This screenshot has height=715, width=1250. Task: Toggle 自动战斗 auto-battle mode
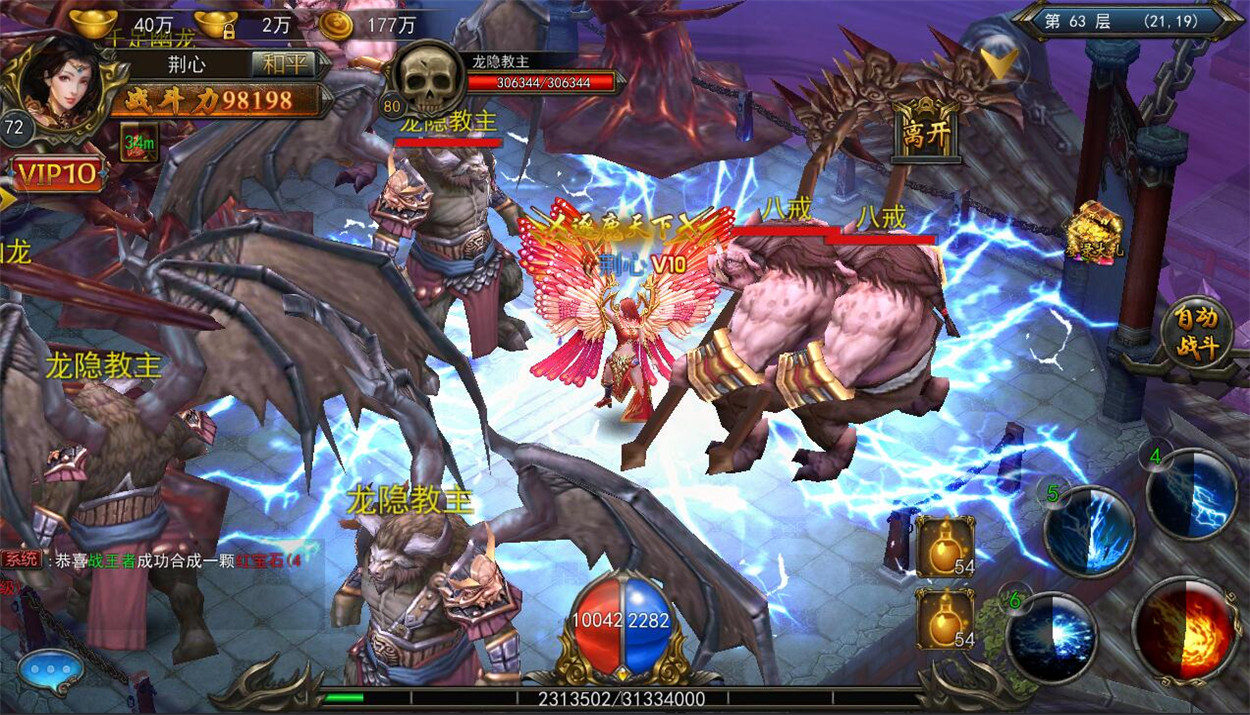click(1197, 334)
